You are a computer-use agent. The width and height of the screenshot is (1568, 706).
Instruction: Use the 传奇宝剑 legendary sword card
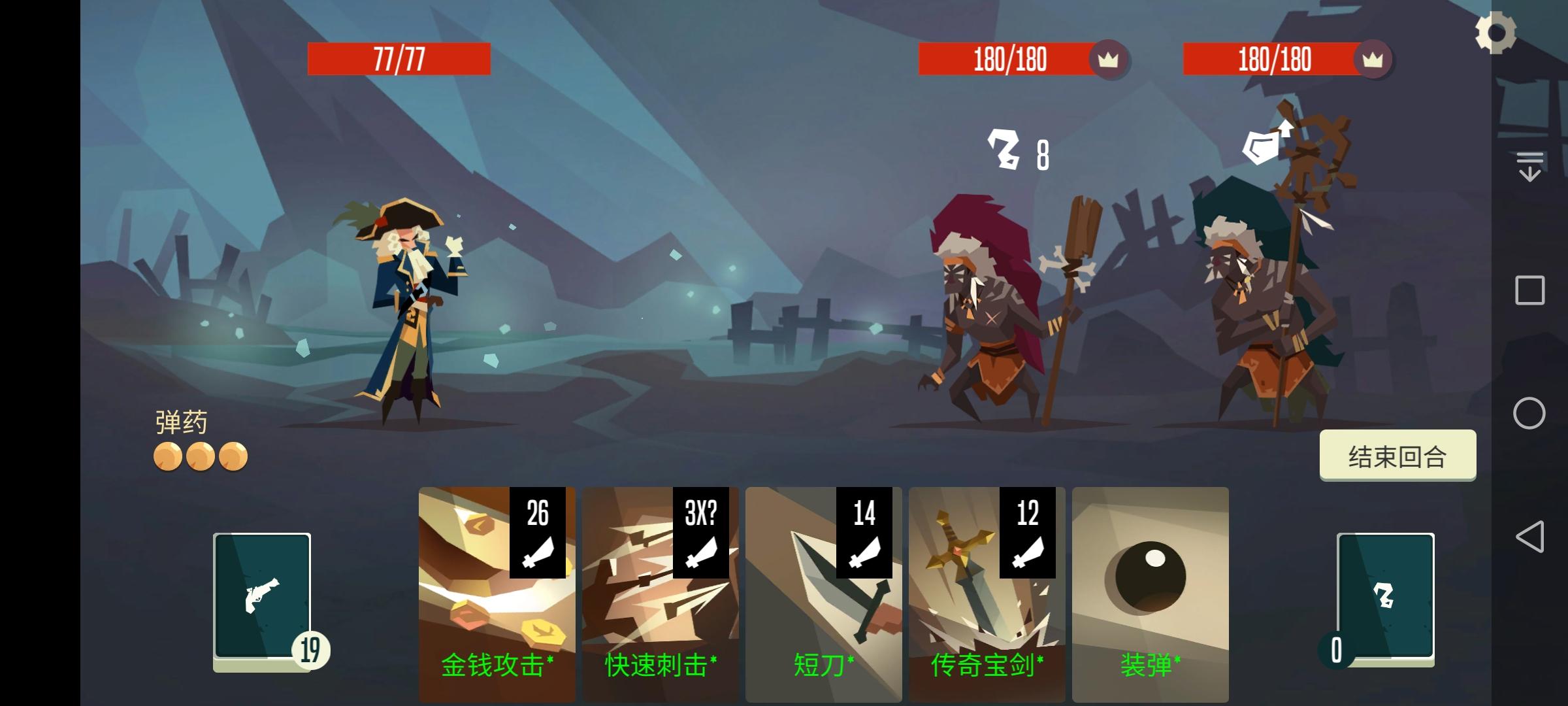(987, 588)
